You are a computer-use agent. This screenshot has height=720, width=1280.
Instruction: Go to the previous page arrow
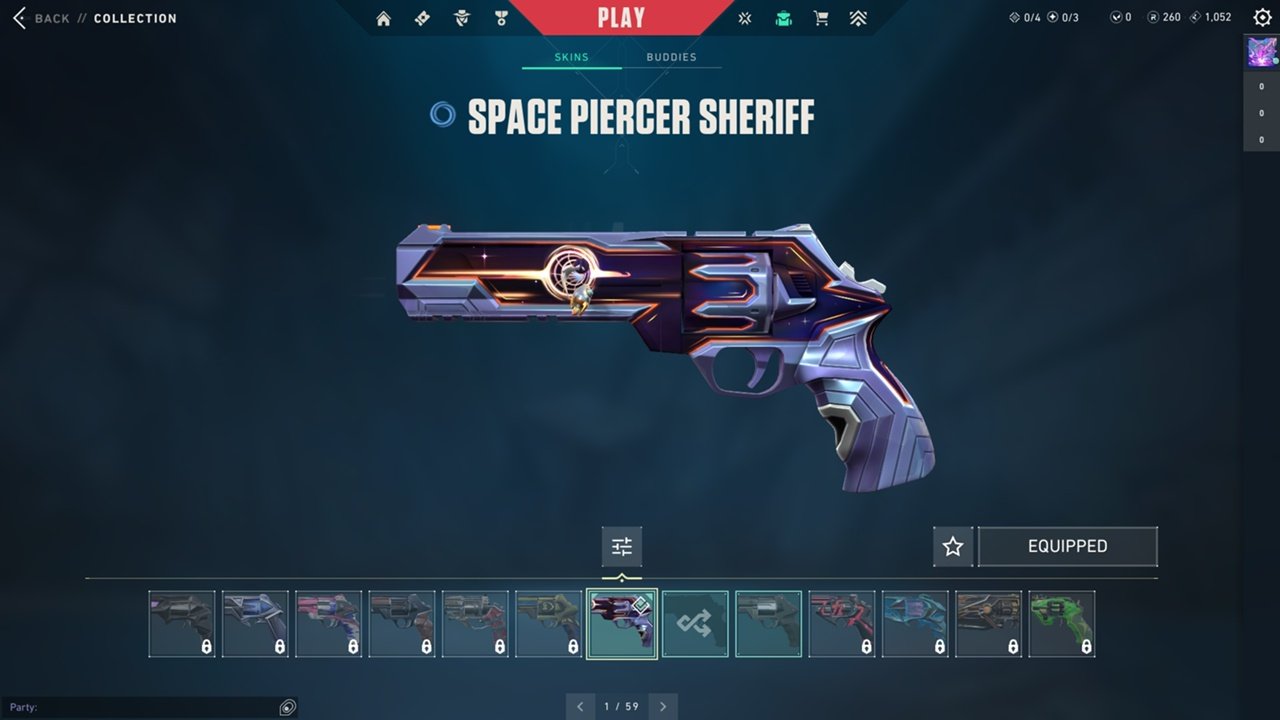tap(581, 707)
